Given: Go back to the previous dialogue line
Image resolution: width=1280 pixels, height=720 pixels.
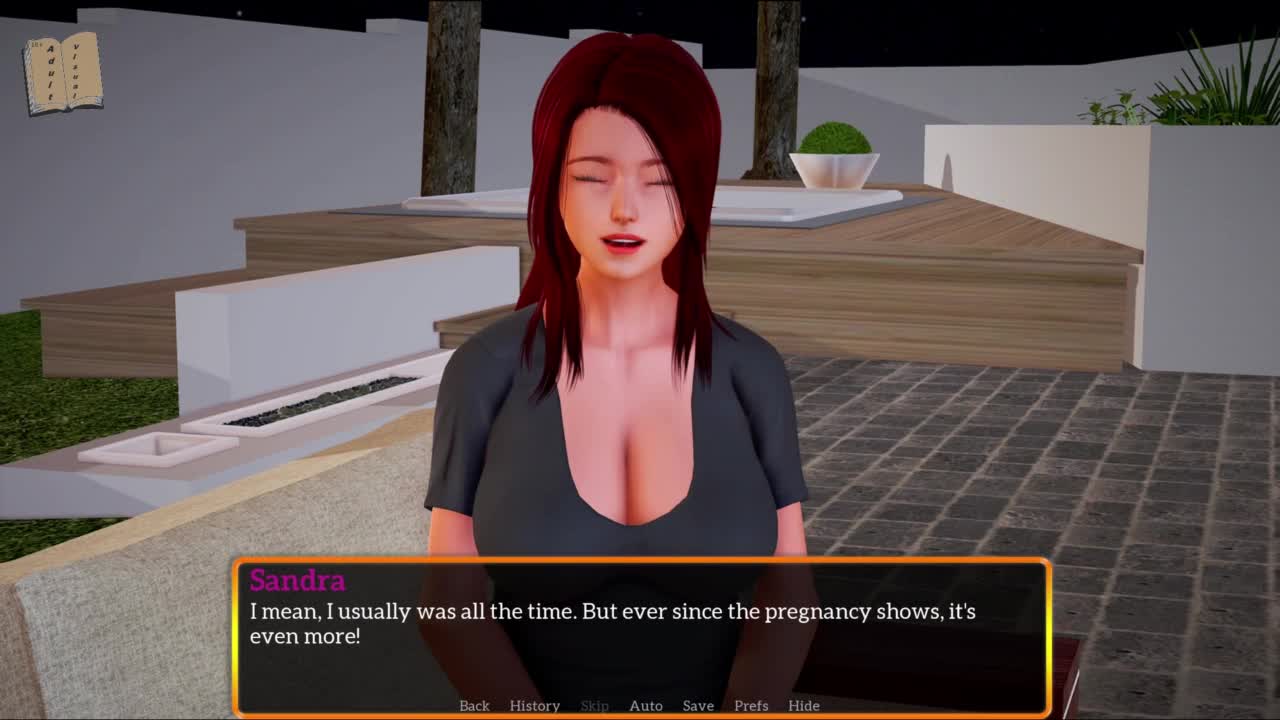Looking at the screenshot, I should click(474, 705).
